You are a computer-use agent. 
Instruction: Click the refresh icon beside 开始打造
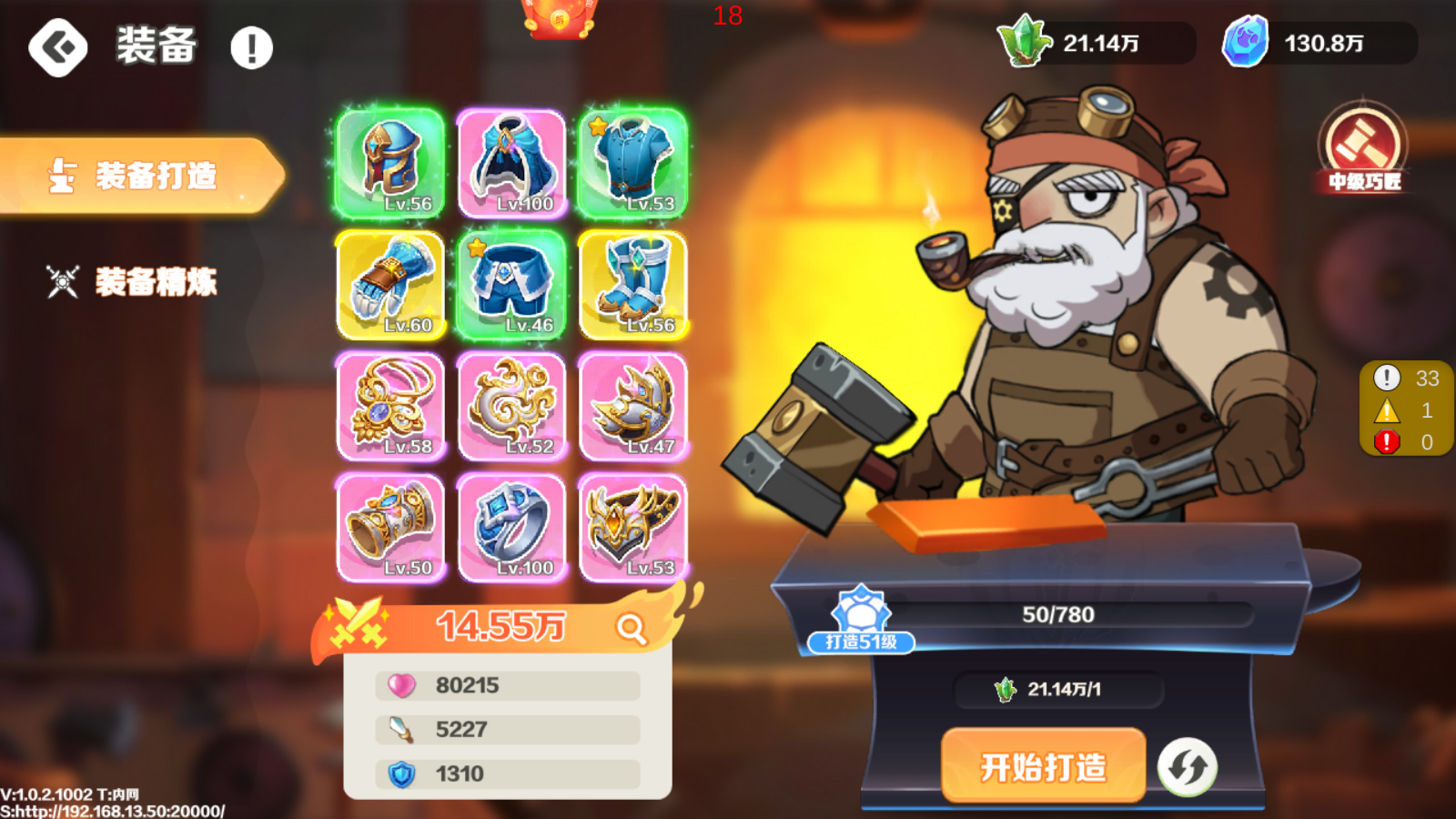coord(1188,767)
